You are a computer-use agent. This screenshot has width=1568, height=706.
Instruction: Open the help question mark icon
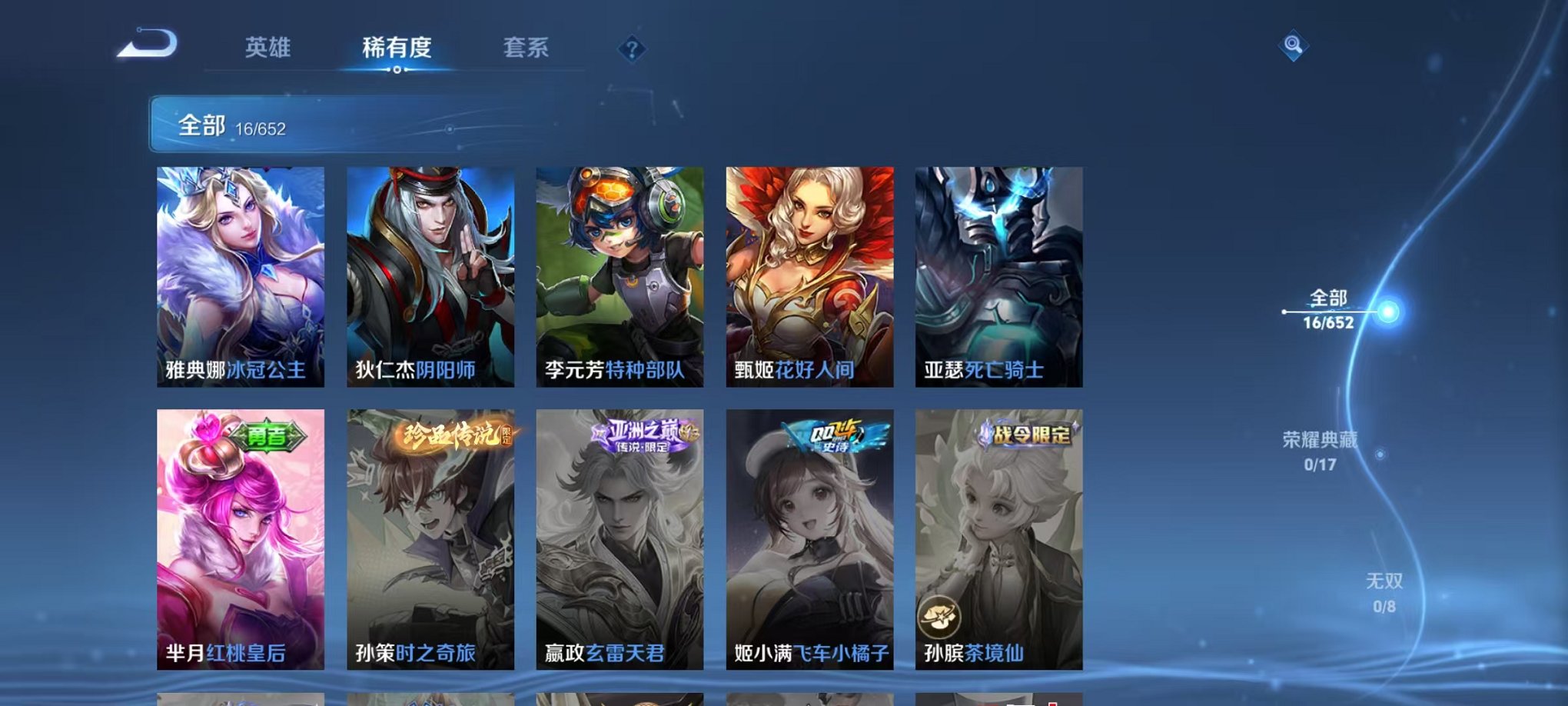632,50
